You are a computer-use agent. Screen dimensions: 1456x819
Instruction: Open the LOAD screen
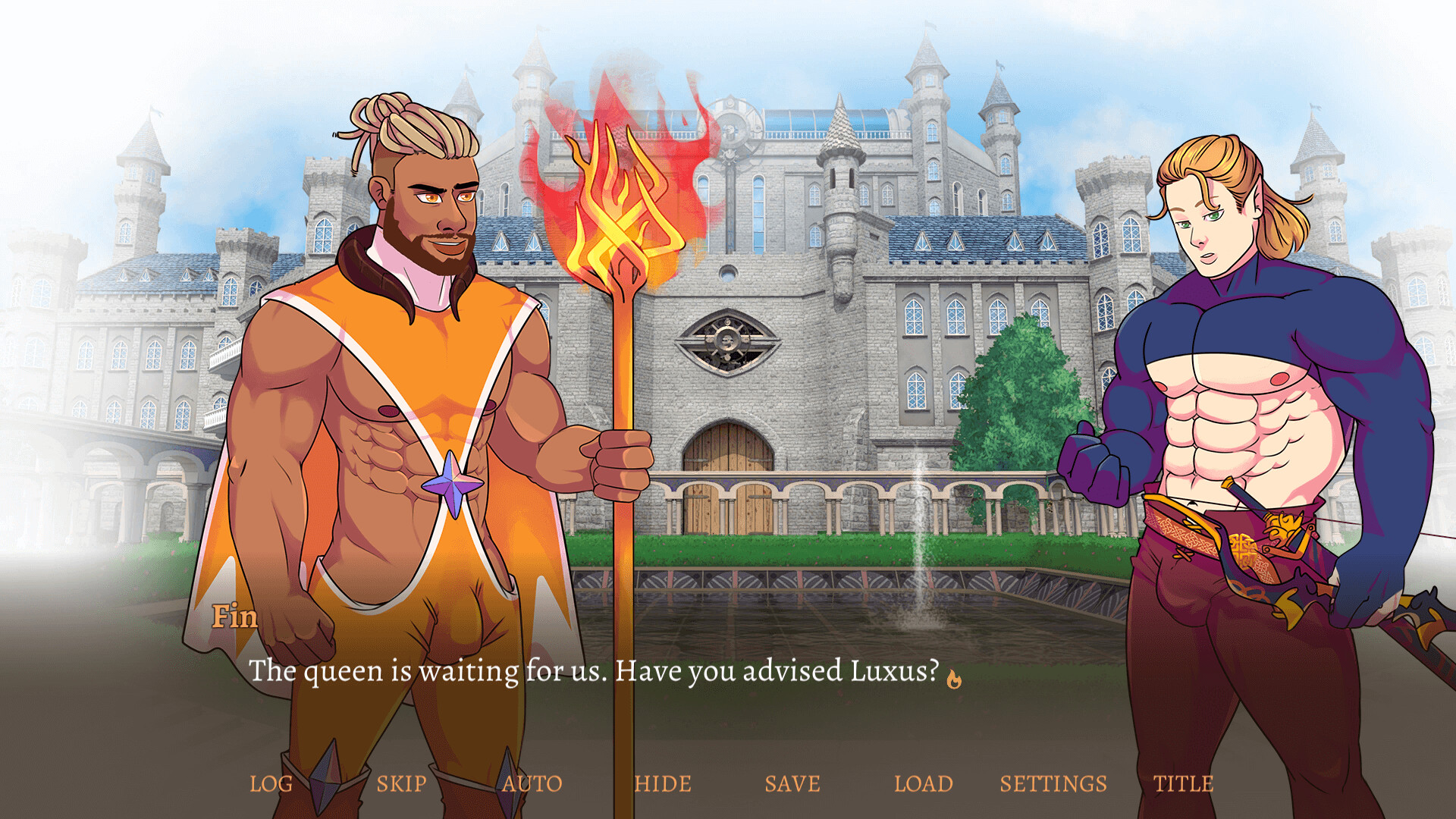click(x=925, y=784)
